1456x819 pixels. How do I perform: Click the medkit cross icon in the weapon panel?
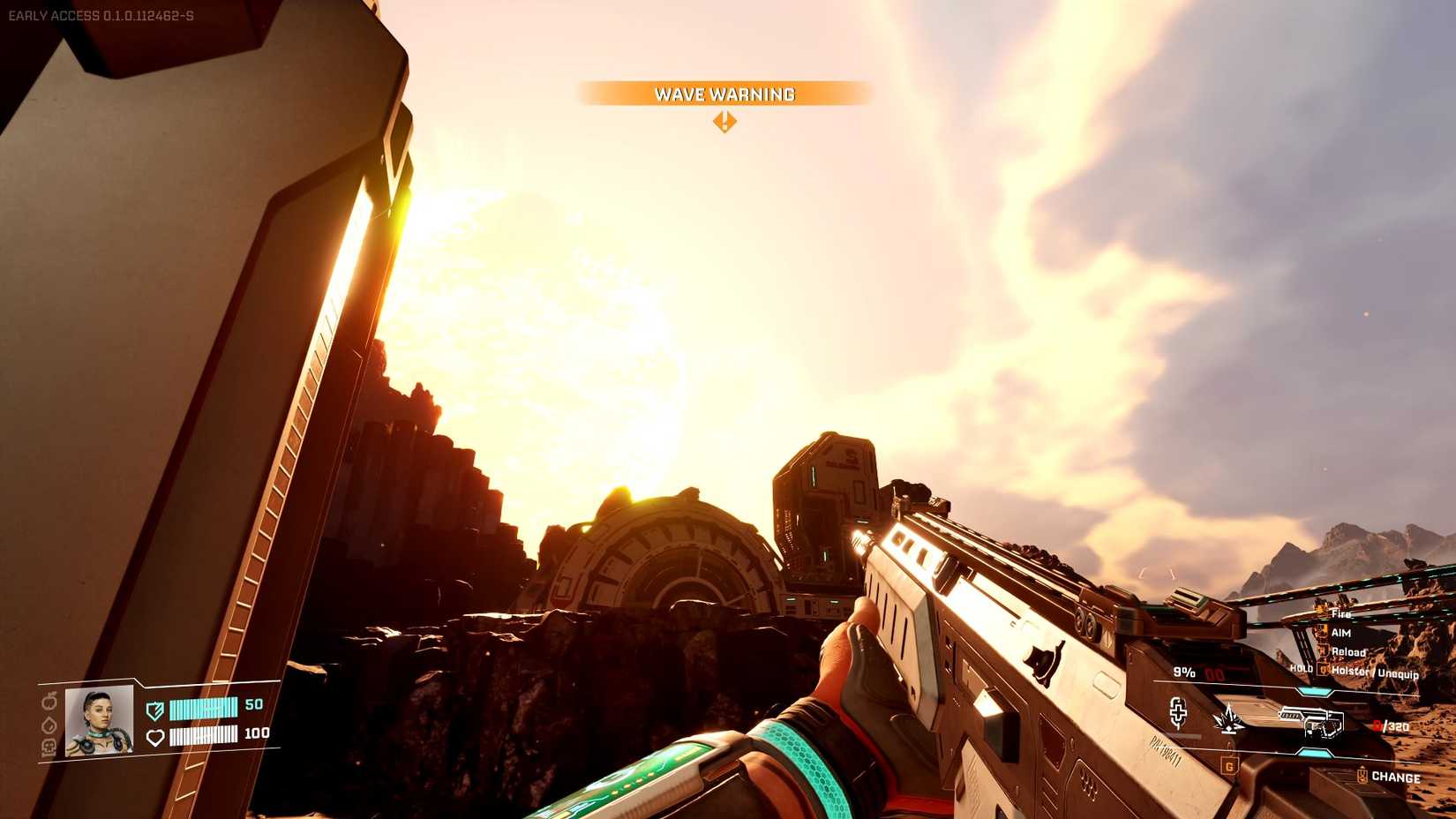tap(1179, 713)
